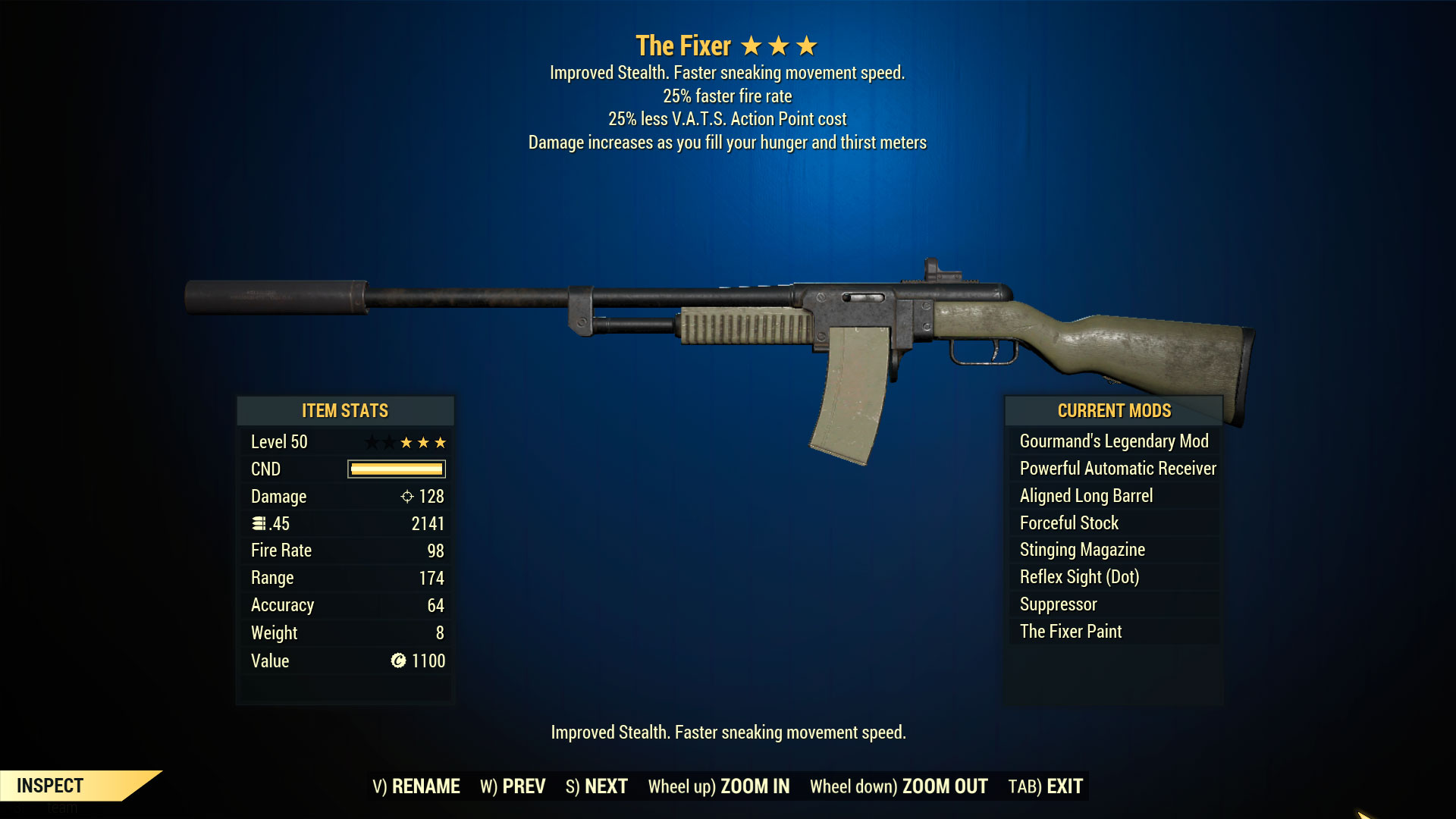Select the magazine icon in the ammo row
Viewport: 1456px width, 819px height.
pyautogui.click(x=259, y=523)
